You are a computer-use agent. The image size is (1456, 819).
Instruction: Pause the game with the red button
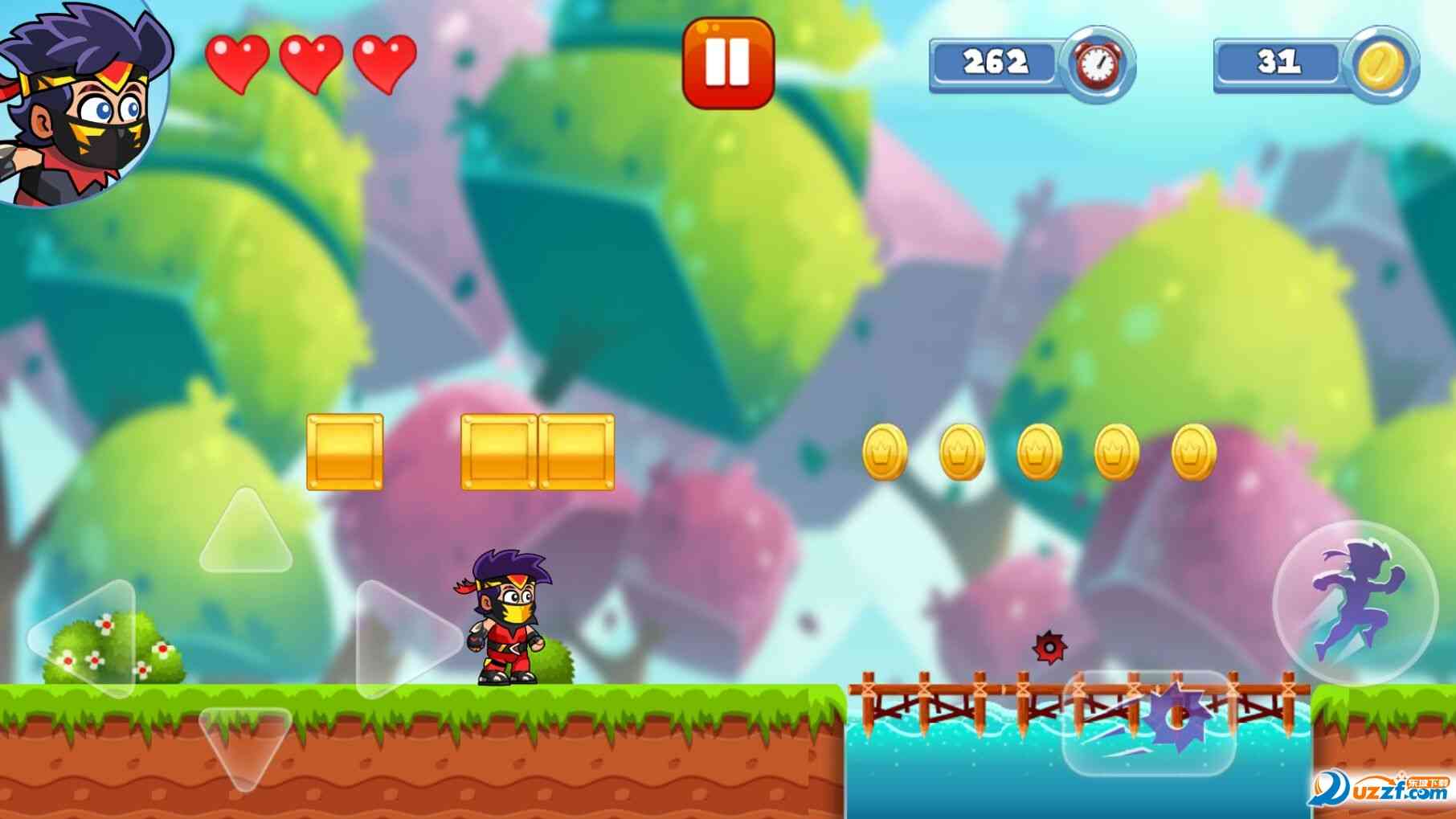(728, 63)
